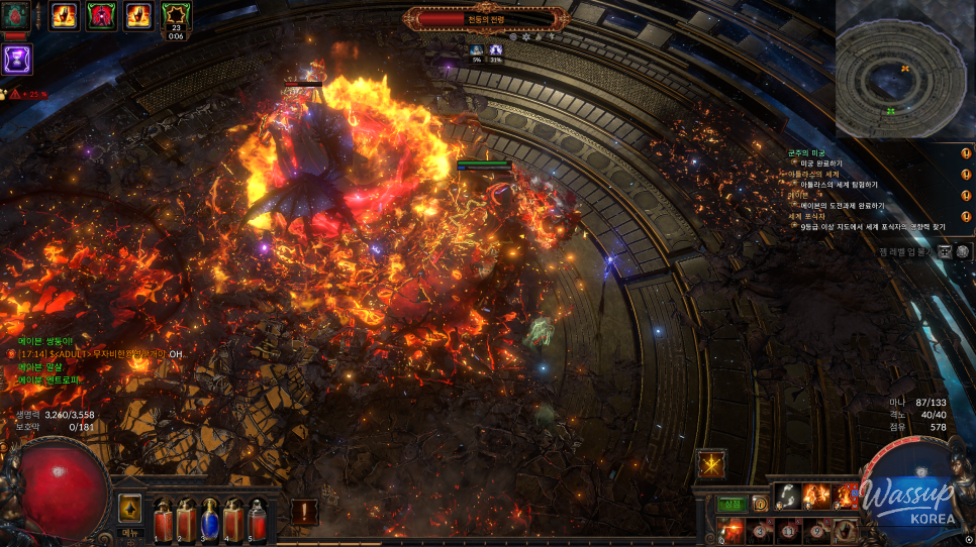Image resolution: width=976 pixels, height=547 pixels.
Task: Click the yellow up-arrow level-up button
Action: [130, 507]
